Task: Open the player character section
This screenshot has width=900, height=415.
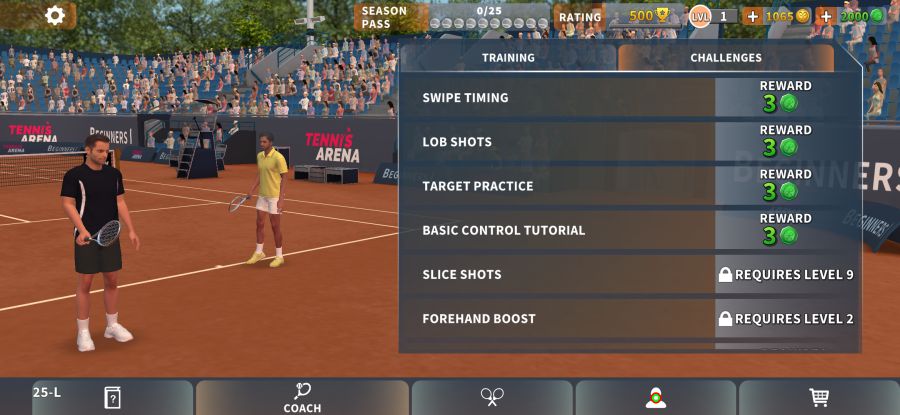Action: [x=655, y=397]
